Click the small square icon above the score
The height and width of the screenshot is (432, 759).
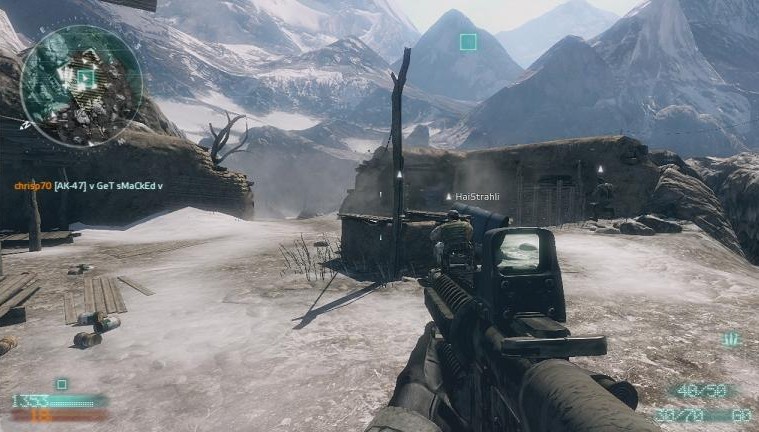(62, 384)
